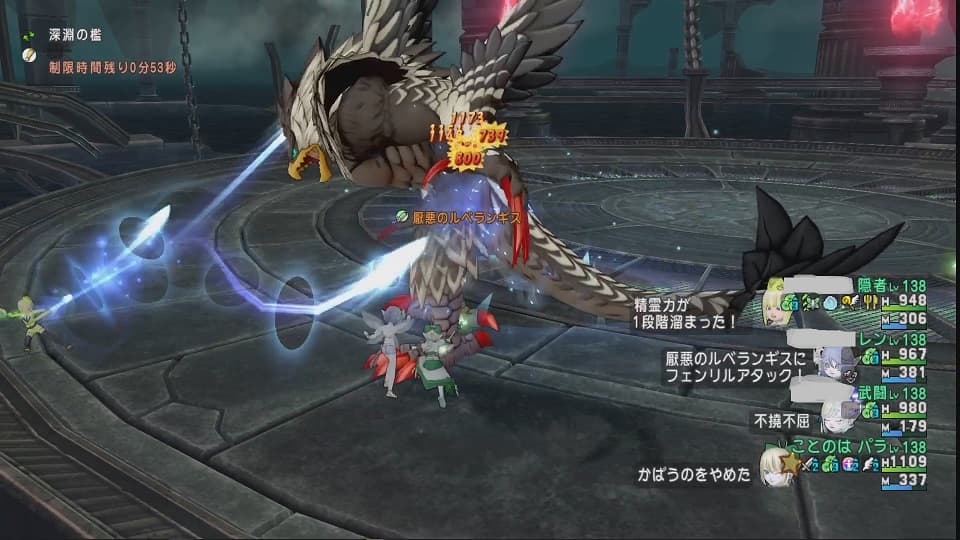This screenshot has width=960, height=540.
Task: Select ことのは's portrait with the green bow
Action: 773,464
